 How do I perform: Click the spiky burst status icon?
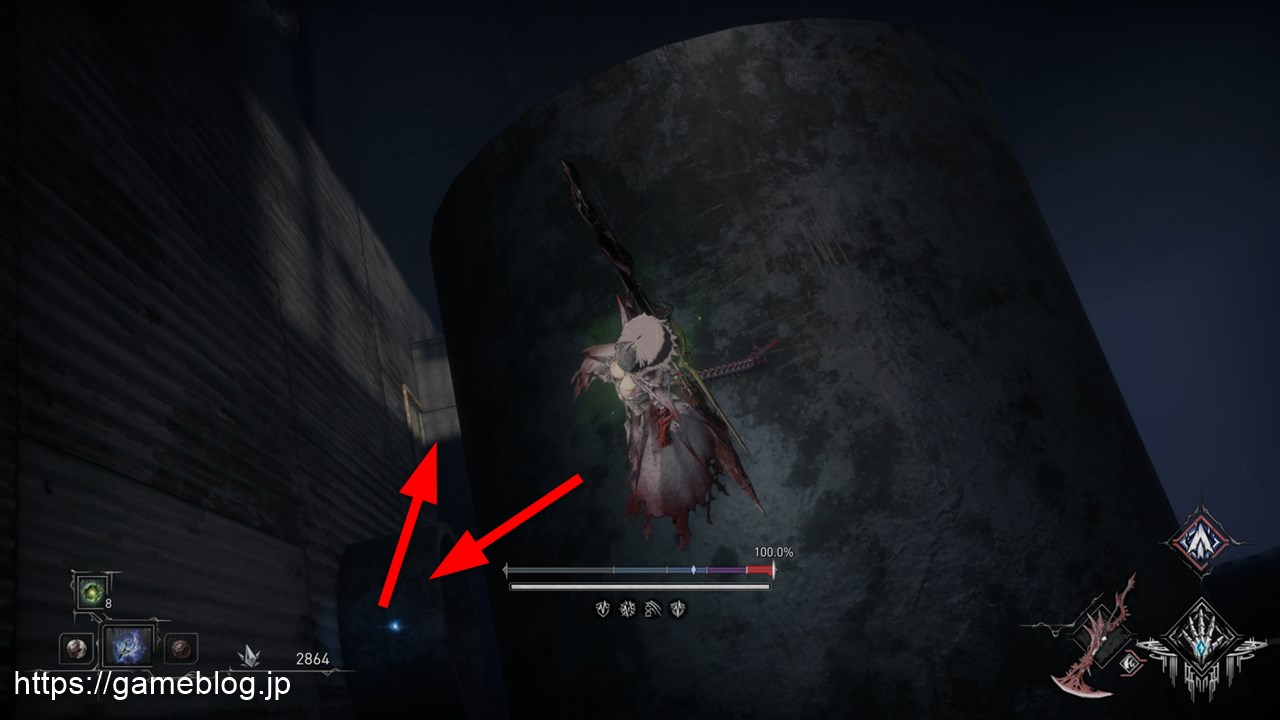click(x=628, y=608)
